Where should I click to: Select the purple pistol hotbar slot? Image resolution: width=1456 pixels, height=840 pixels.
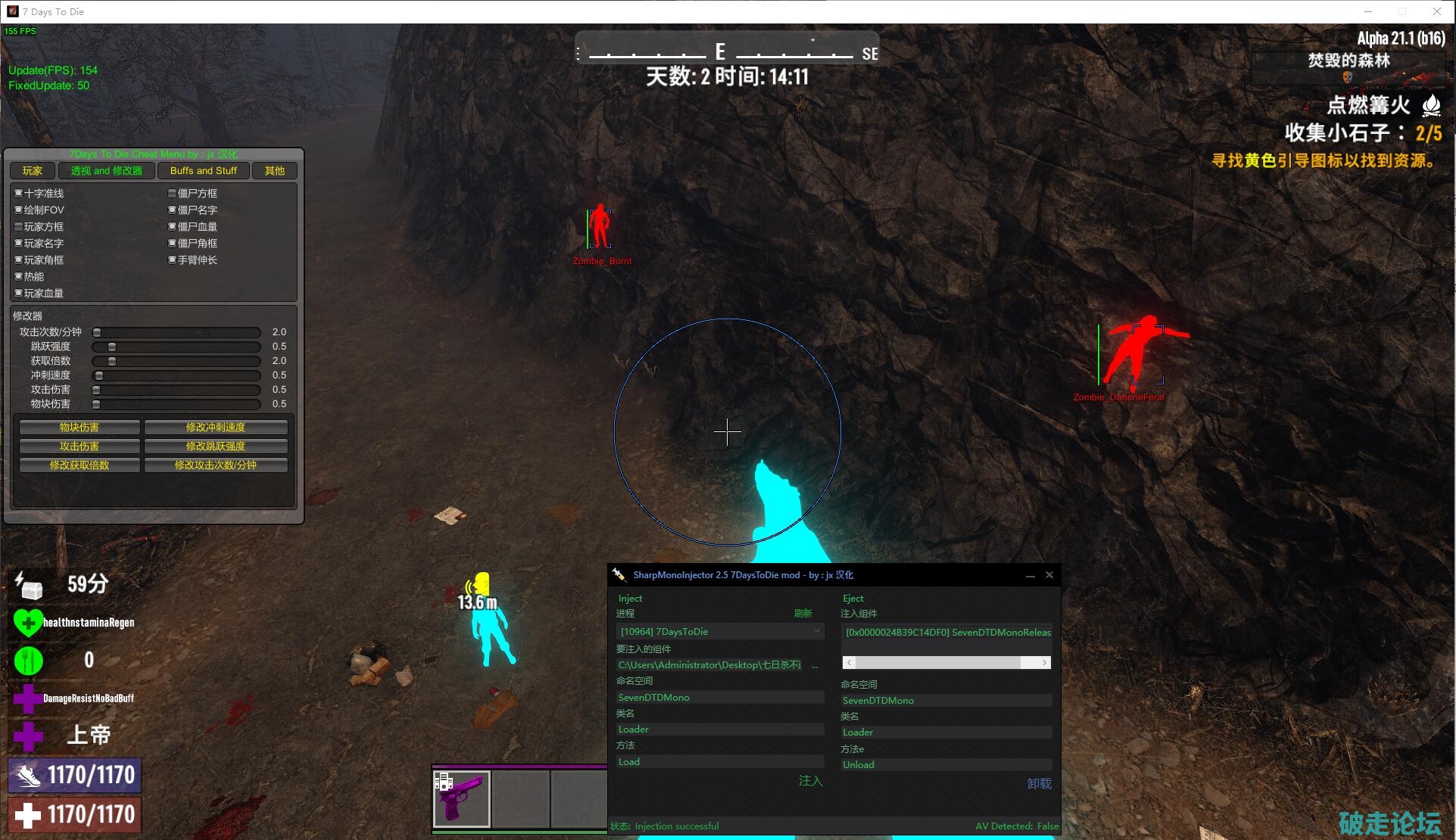[462, 798]
